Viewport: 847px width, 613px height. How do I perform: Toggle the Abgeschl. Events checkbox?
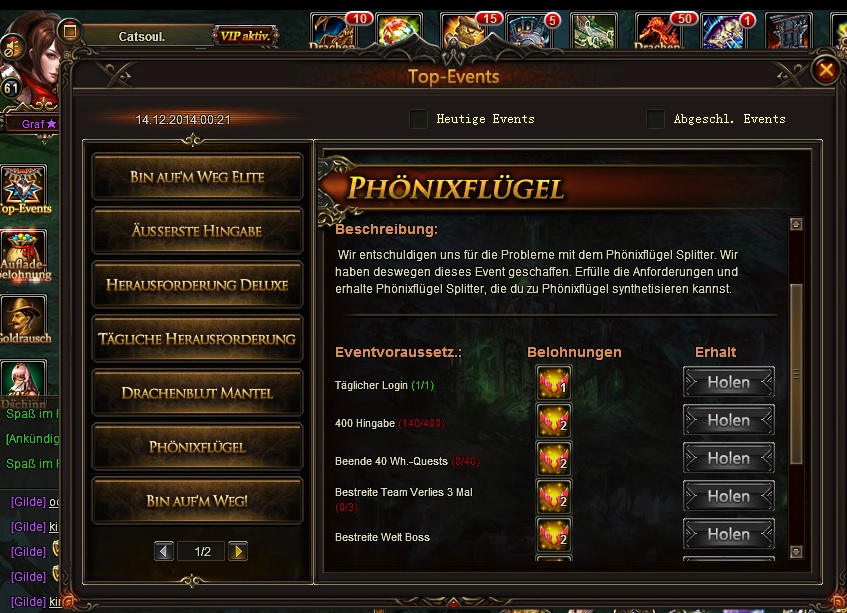tap(655, 119)
